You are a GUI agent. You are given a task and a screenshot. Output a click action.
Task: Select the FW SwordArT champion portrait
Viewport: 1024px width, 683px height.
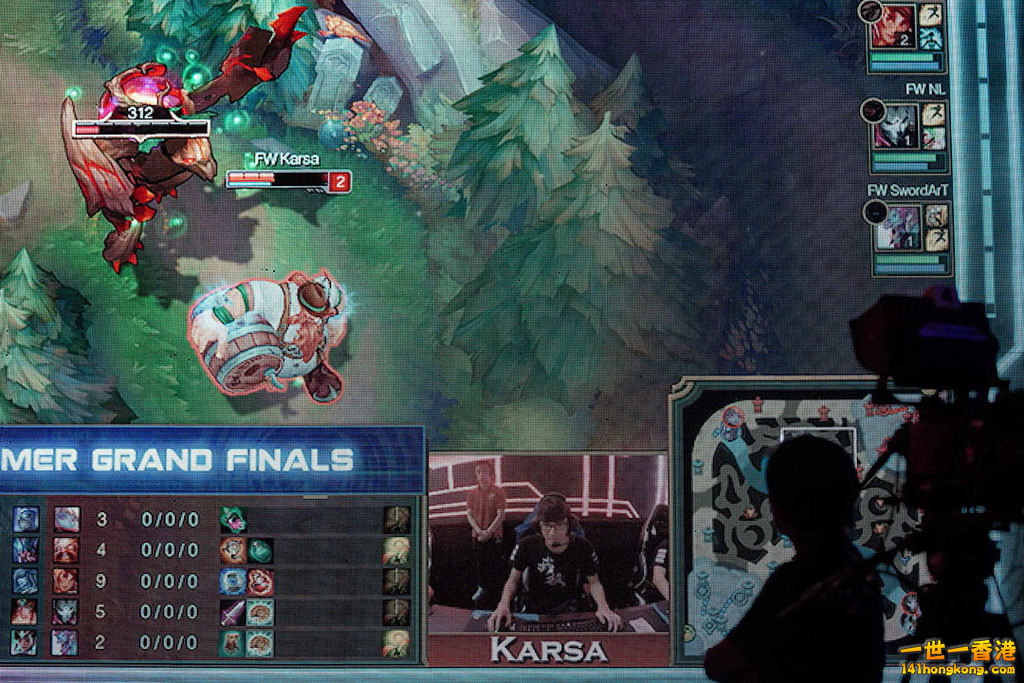tap(897, 227)
